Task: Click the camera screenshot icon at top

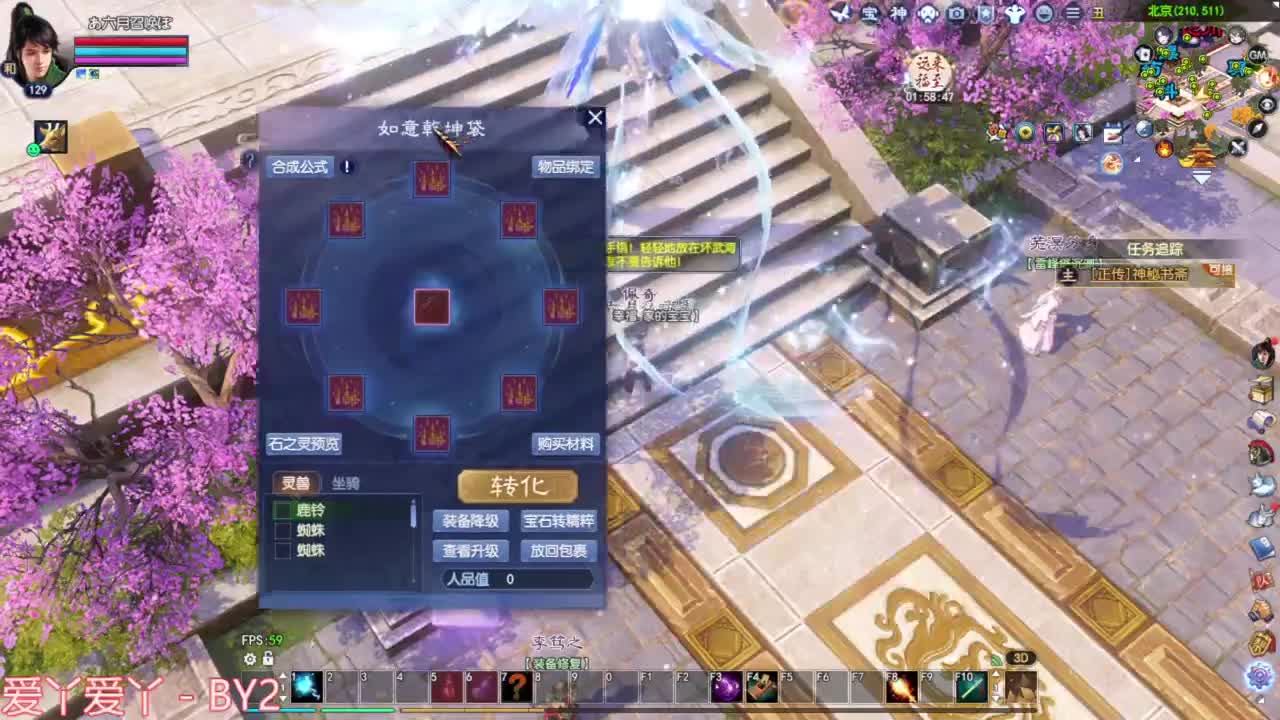Action: [957, 13]
